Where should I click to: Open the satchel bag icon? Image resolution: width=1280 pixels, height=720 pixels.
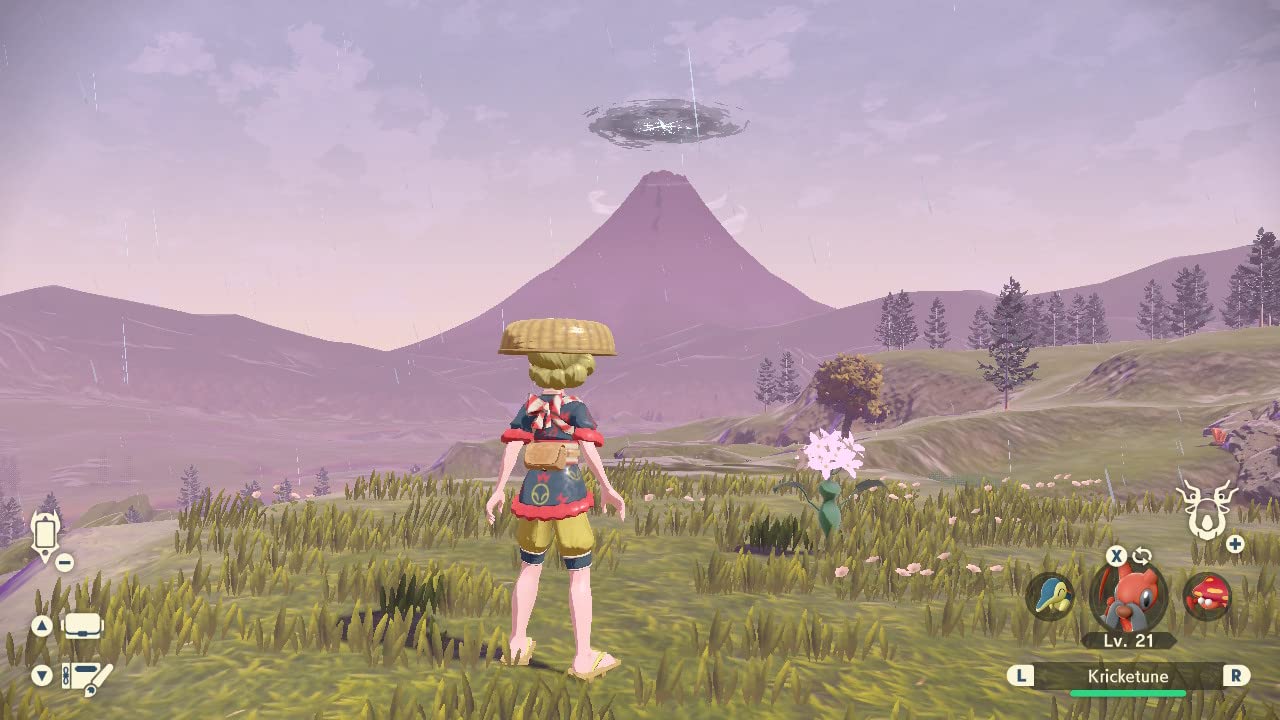(83, 626)
